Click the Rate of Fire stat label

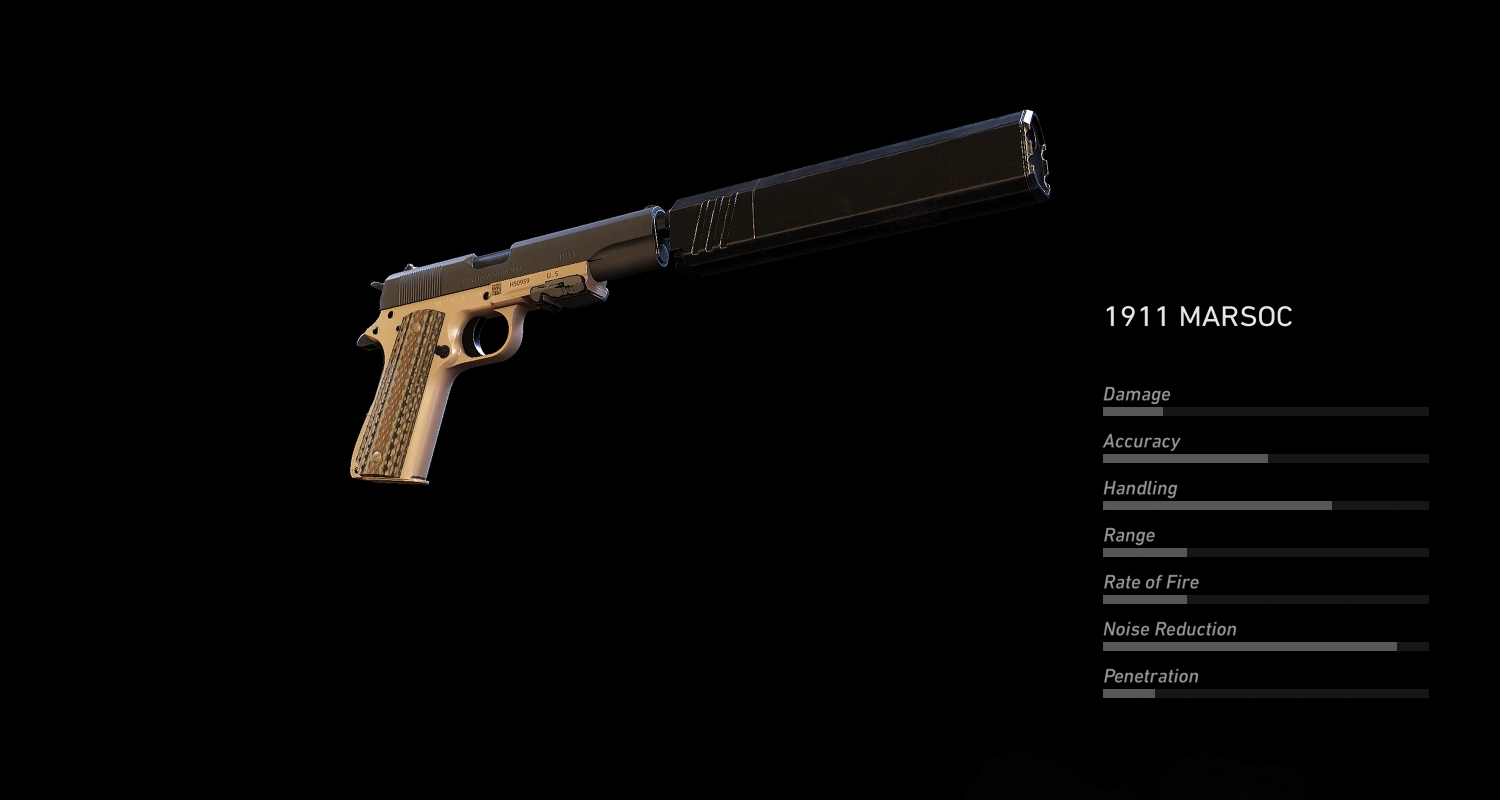point(1150,582)
